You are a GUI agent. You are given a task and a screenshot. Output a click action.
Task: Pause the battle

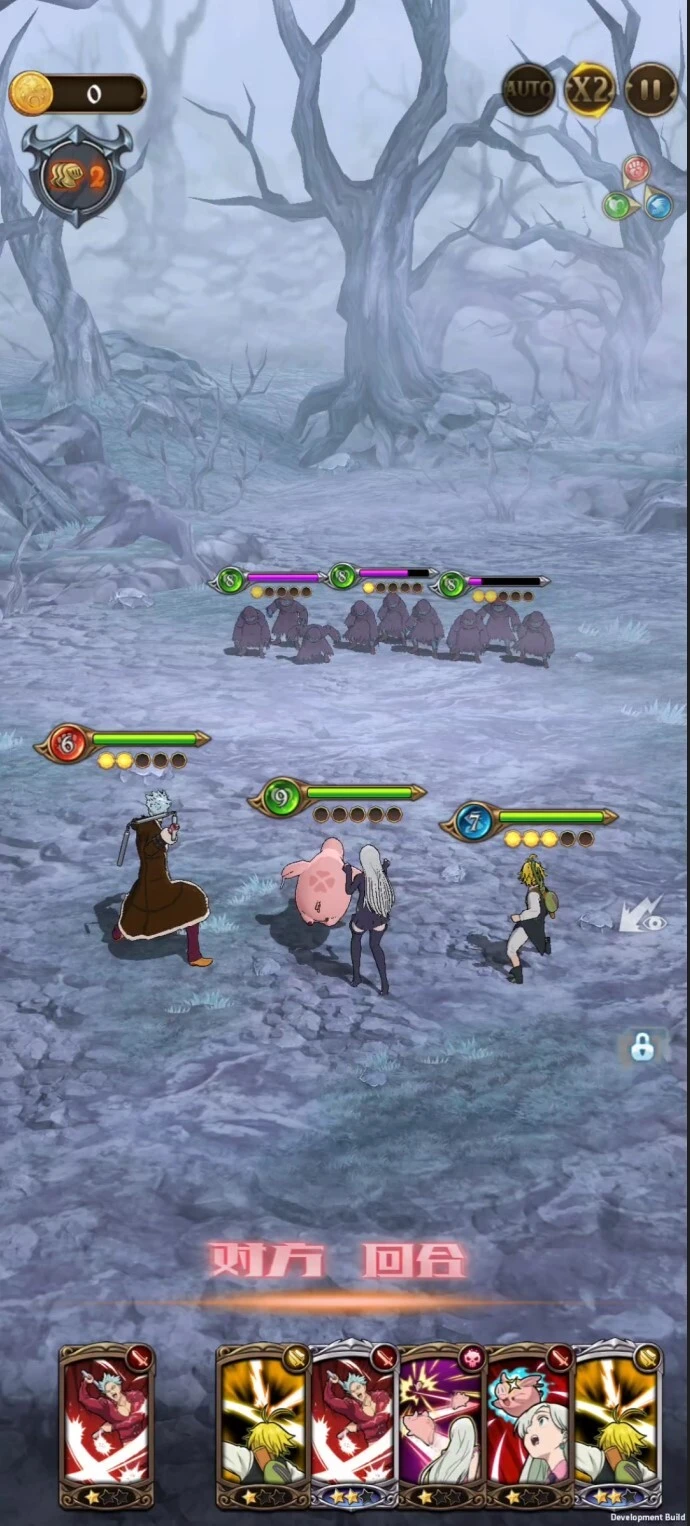click(651, 91)
